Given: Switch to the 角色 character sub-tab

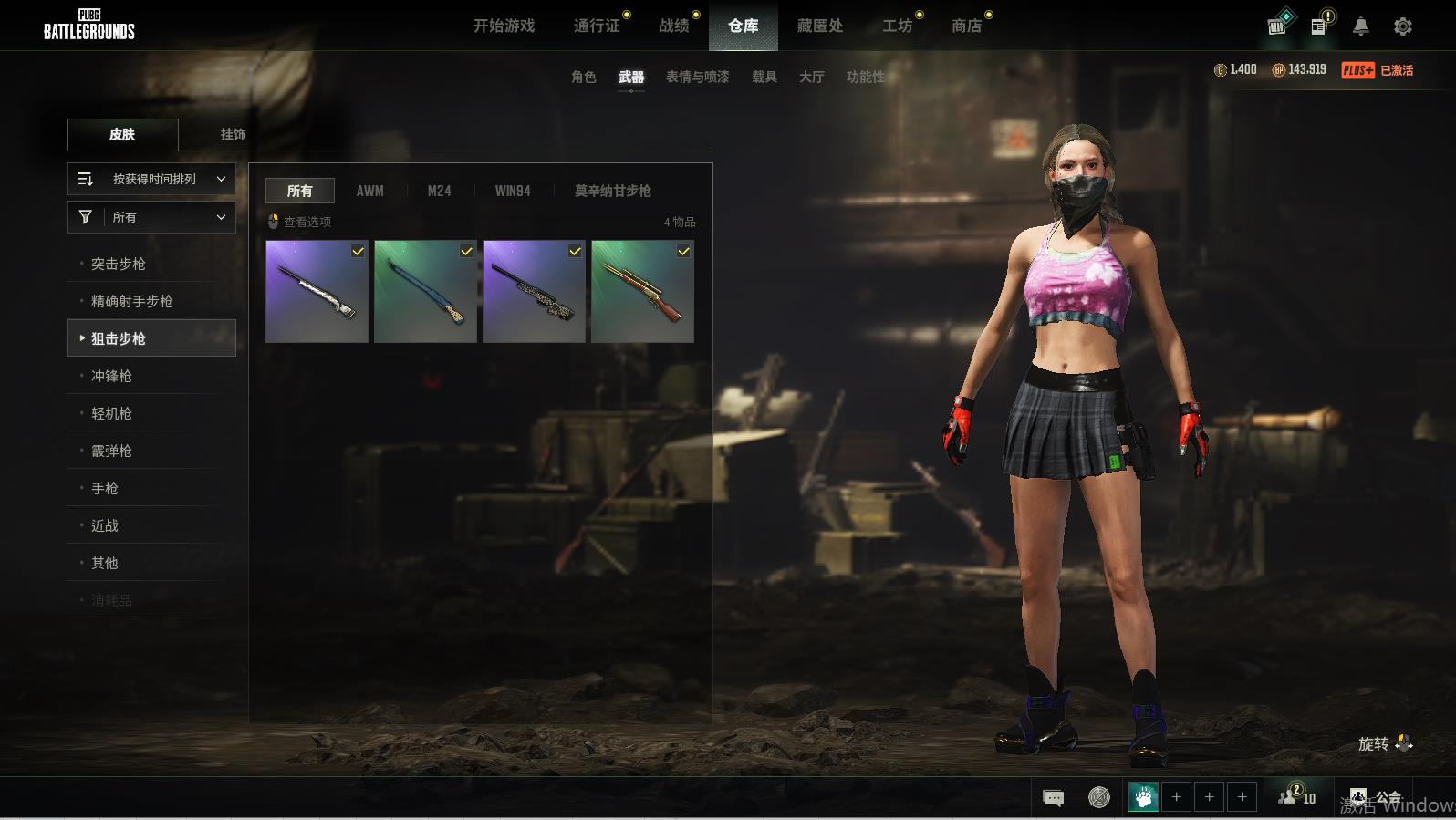Looking at the screenshot, I should (x=583, y=77).
